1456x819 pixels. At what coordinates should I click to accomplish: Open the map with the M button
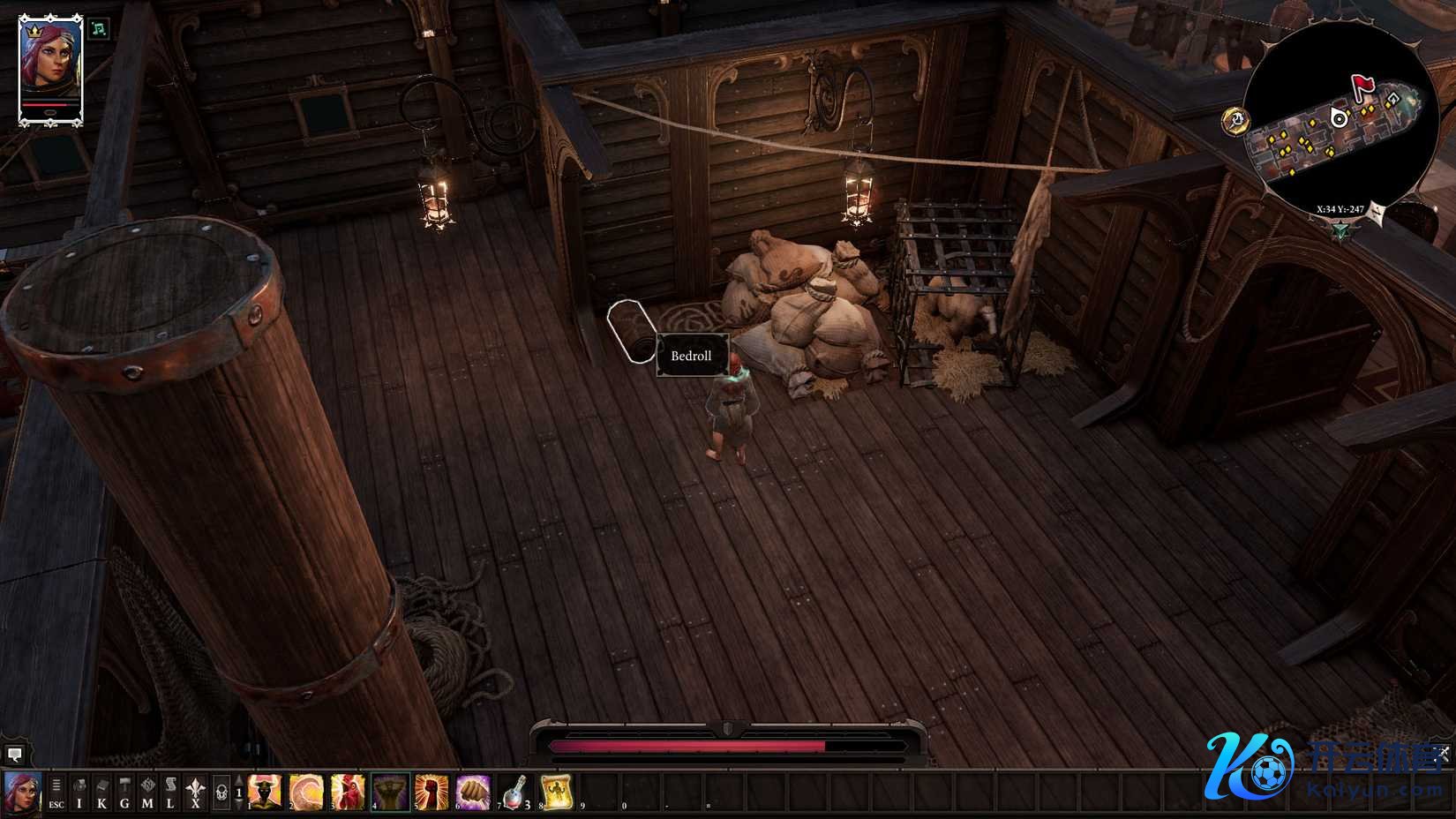(148, 792)
